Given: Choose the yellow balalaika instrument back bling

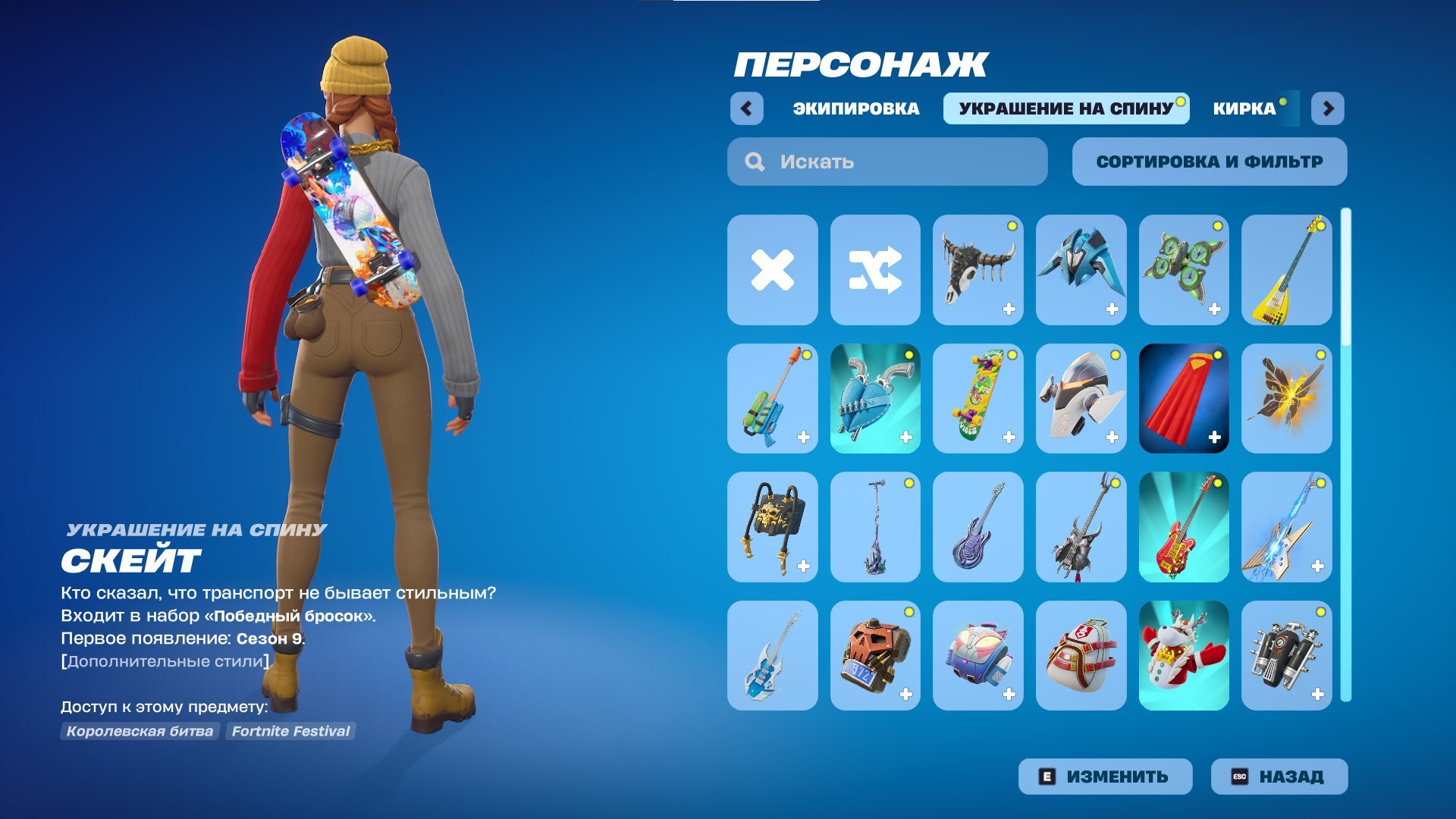Looking at the screenshot, I should [1287, 271].
